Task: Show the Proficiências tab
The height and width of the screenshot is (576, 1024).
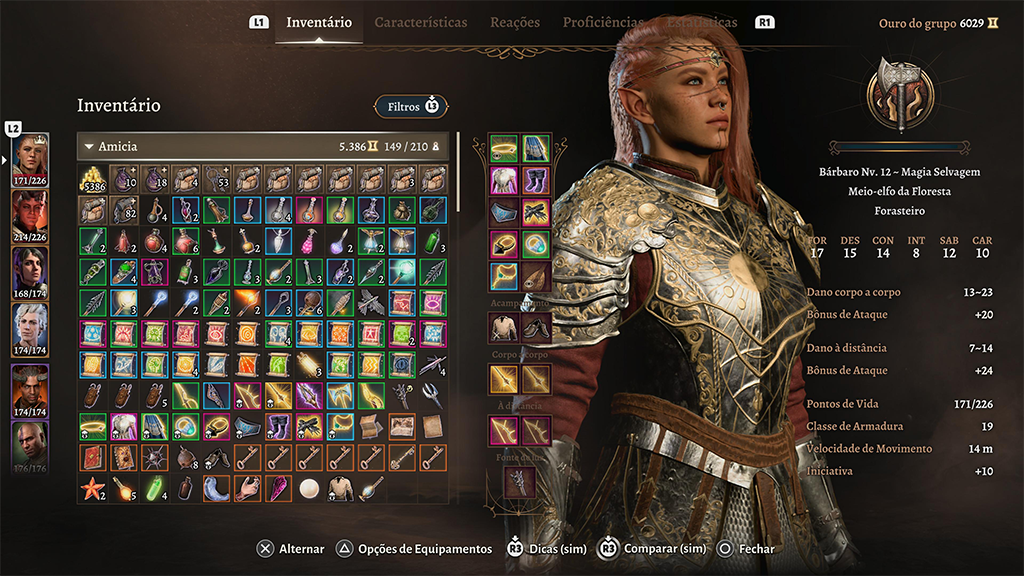Action: 603,22
